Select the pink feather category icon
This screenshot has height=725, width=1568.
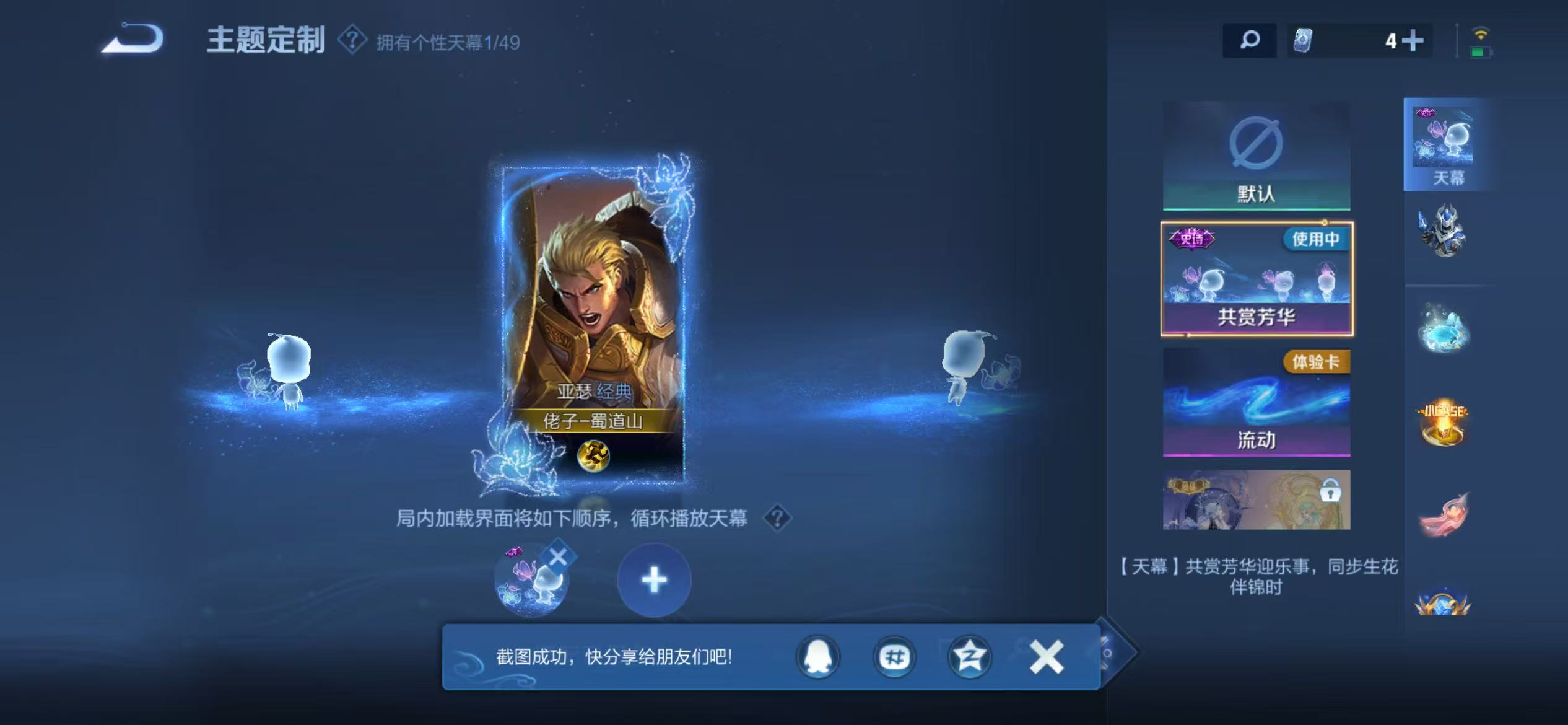tap(1445, 514)
